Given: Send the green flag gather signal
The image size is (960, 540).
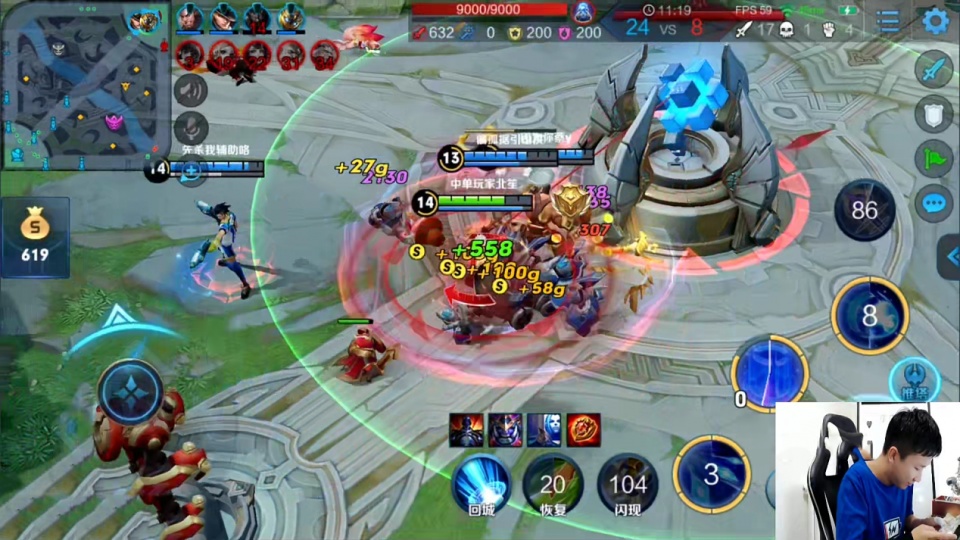Looking at the screenshot, I should point(933,159).
